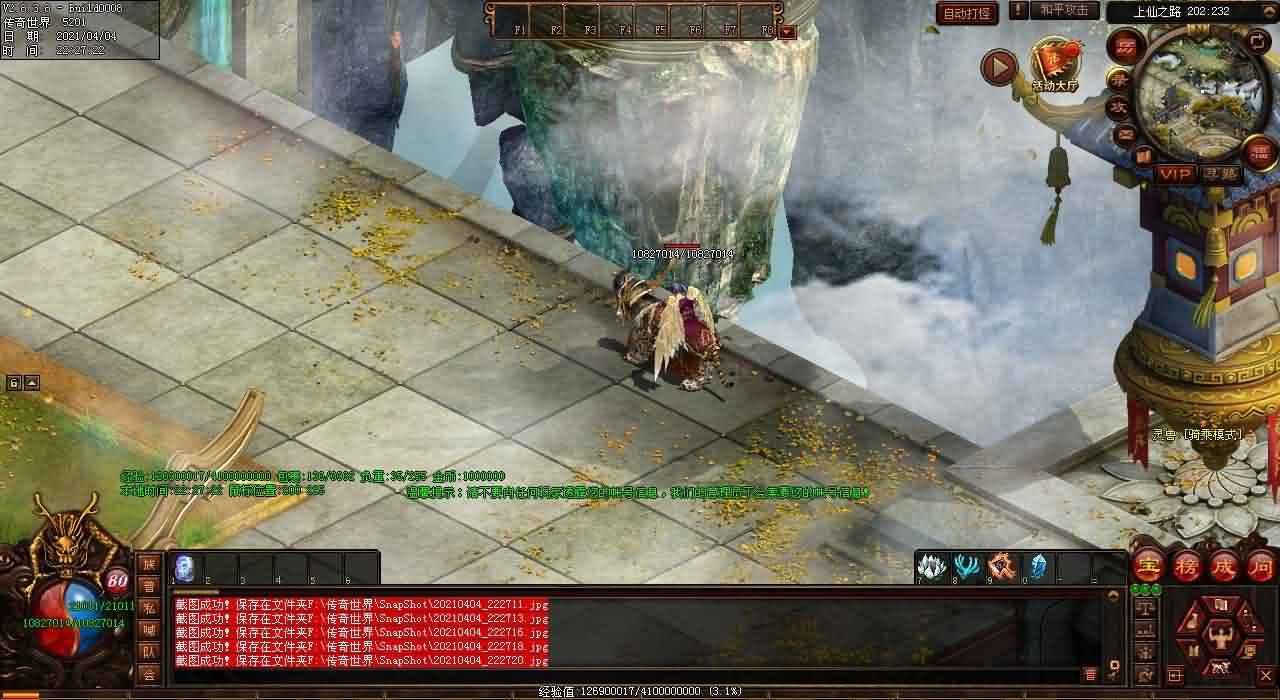Select the blue scroll in quick slot 1
Viewport: 1280px width, 700px height.
(x=184, y=567)
